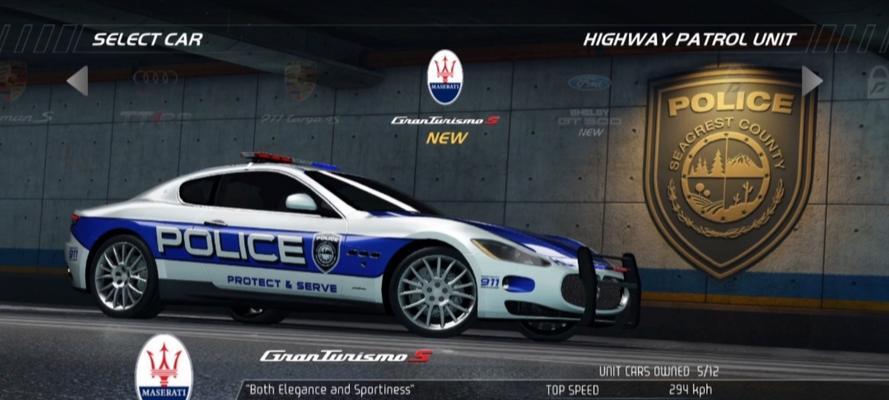The image size is (889, 400).
Task: Choose the Audi TT RS car entry
Action: 155,95
